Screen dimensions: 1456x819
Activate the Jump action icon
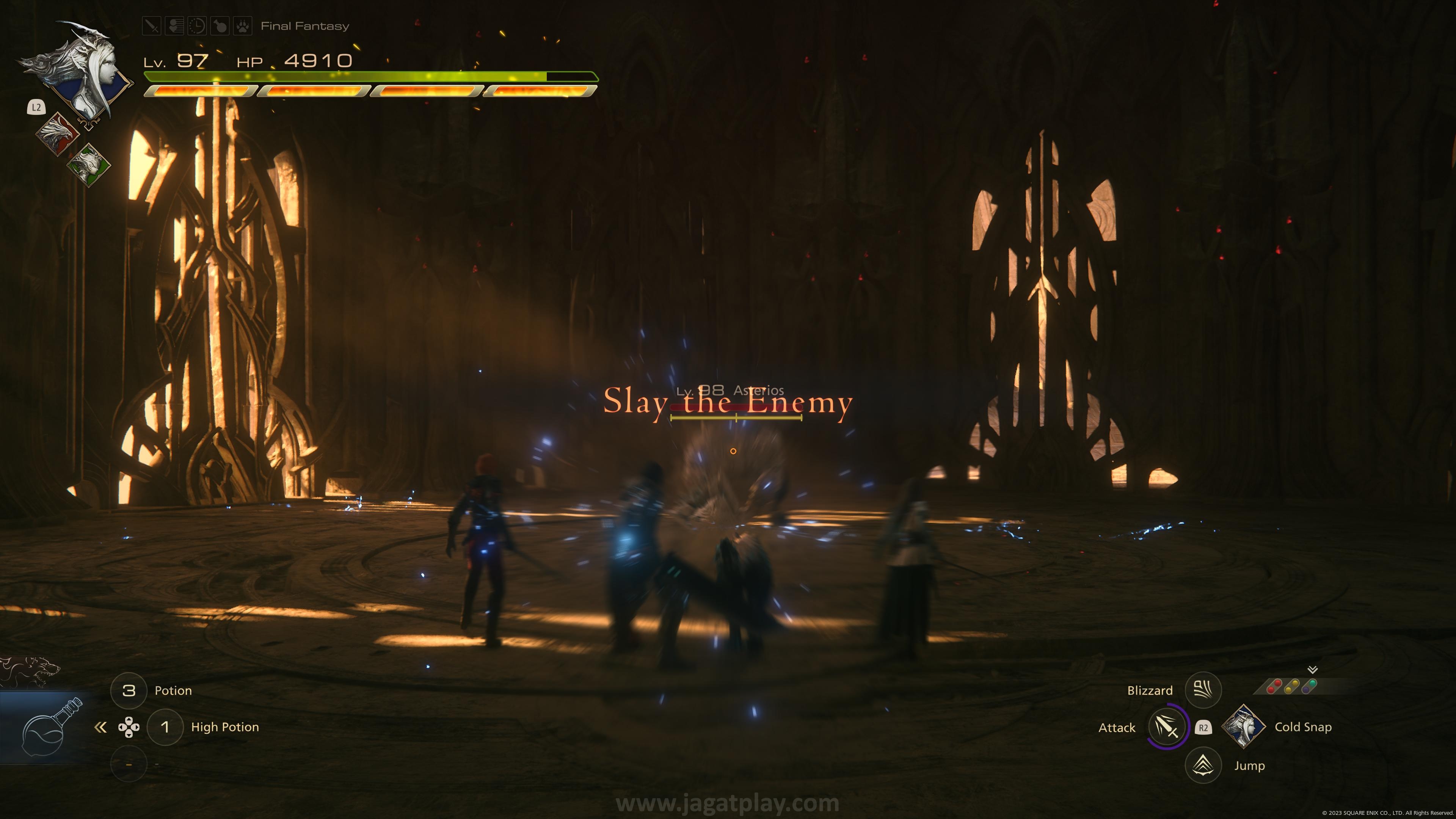coord(1203,765)
